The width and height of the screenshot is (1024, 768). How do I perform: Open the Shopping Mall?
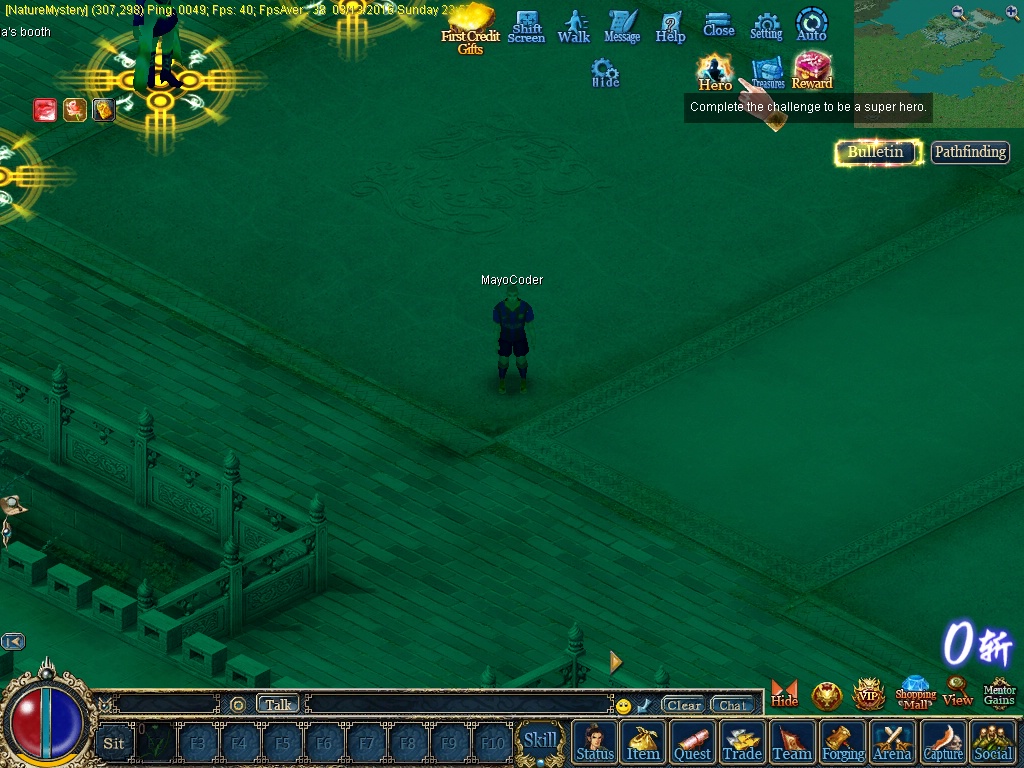coord(915,692)
